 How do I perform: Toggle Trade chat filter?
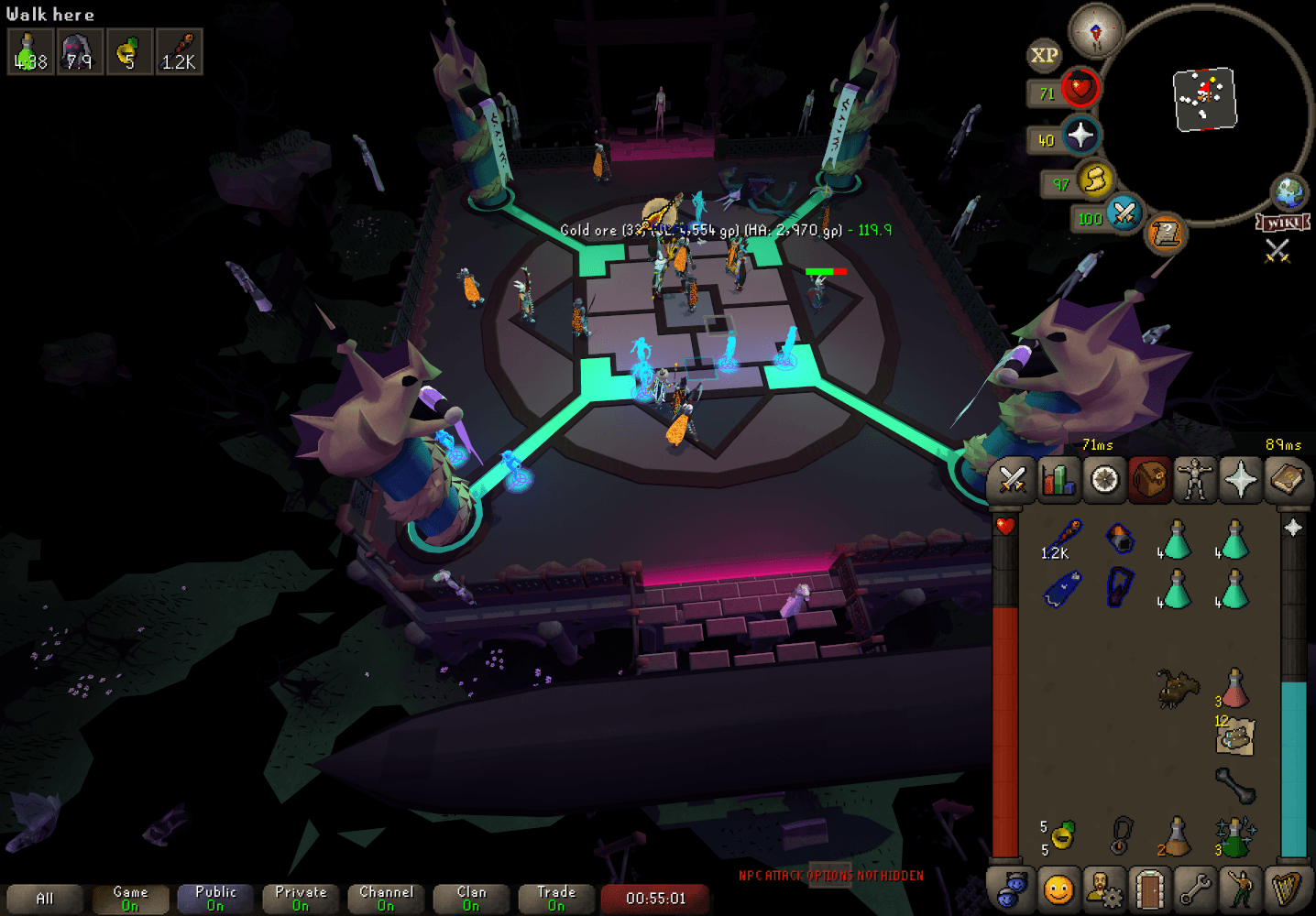(x=556, y=896)
